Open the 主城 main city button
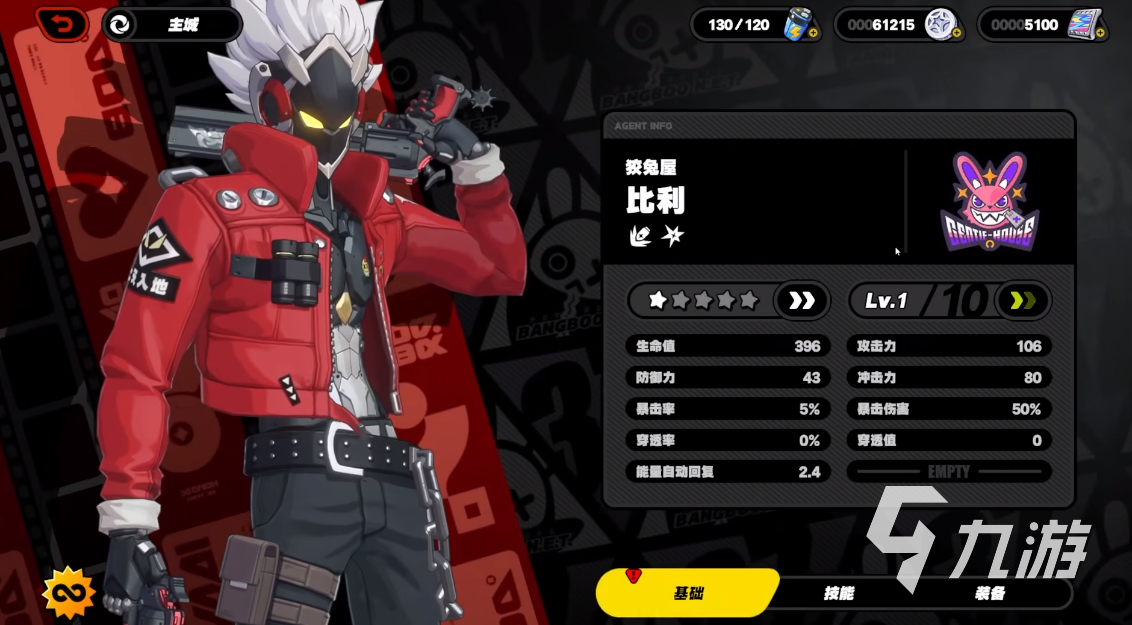The width and height of the screenshot is (1132, 625). tap(171, 25)
